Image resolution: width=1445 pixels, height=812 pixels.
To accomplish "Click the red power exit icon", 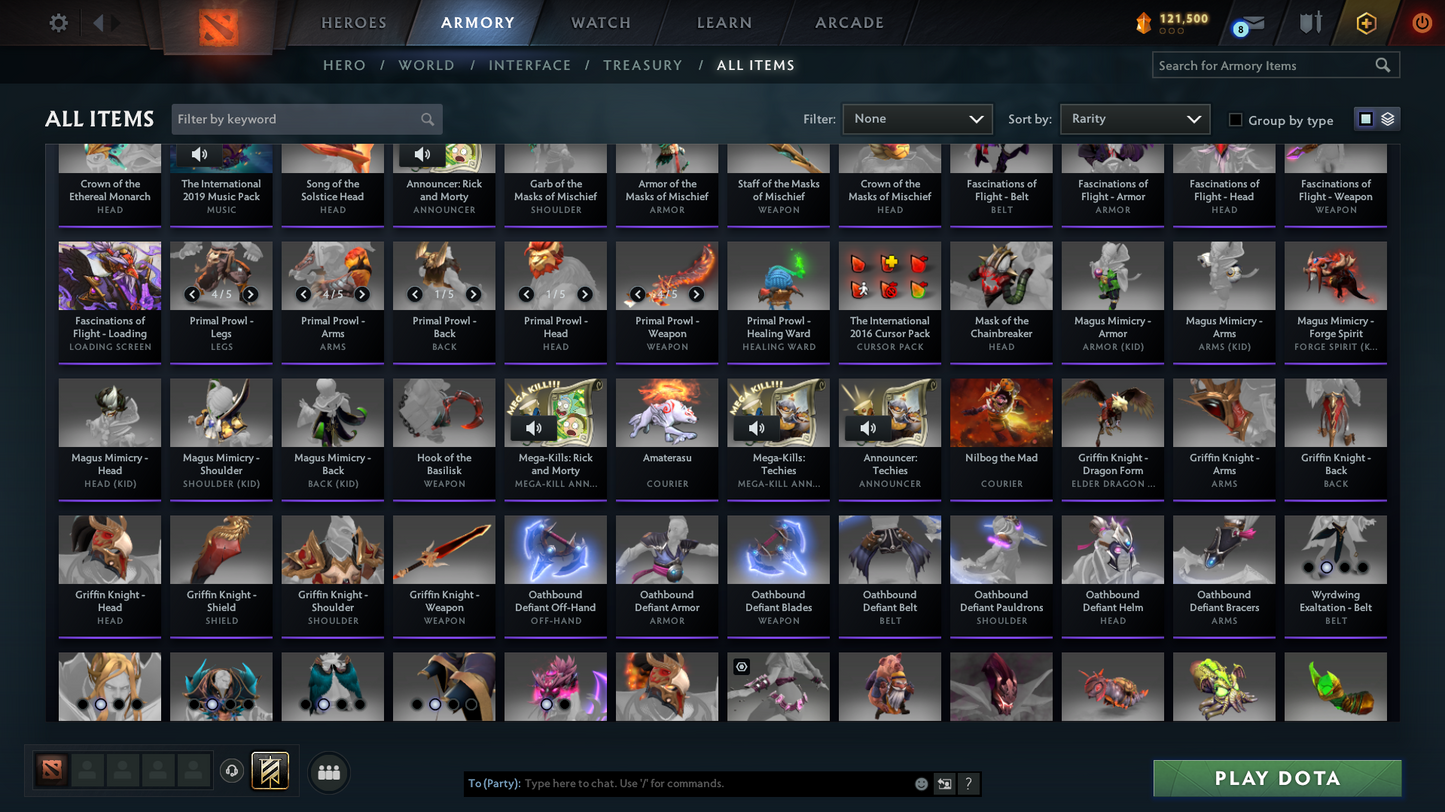I will click(1420, 22).
